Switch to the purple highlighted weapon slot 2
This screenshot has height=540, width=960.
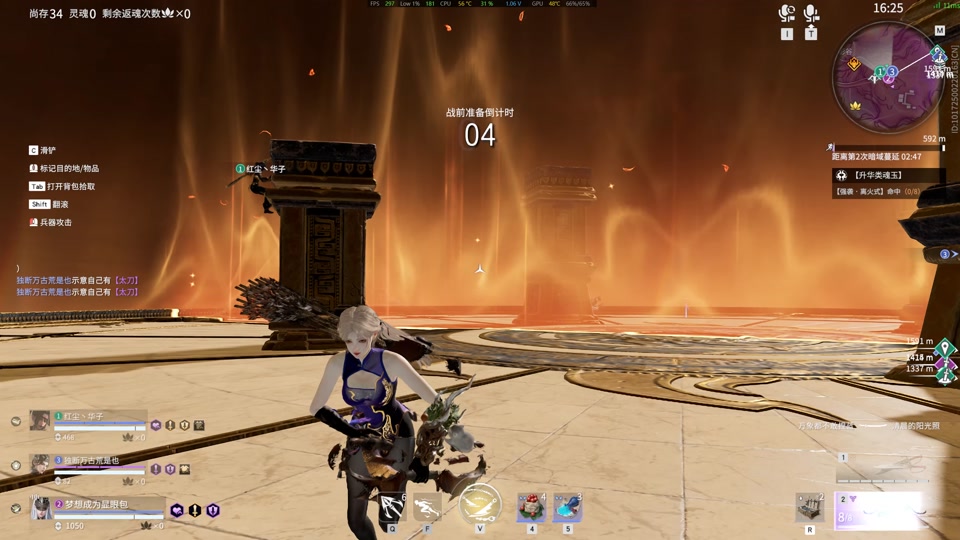coord(880,511)
